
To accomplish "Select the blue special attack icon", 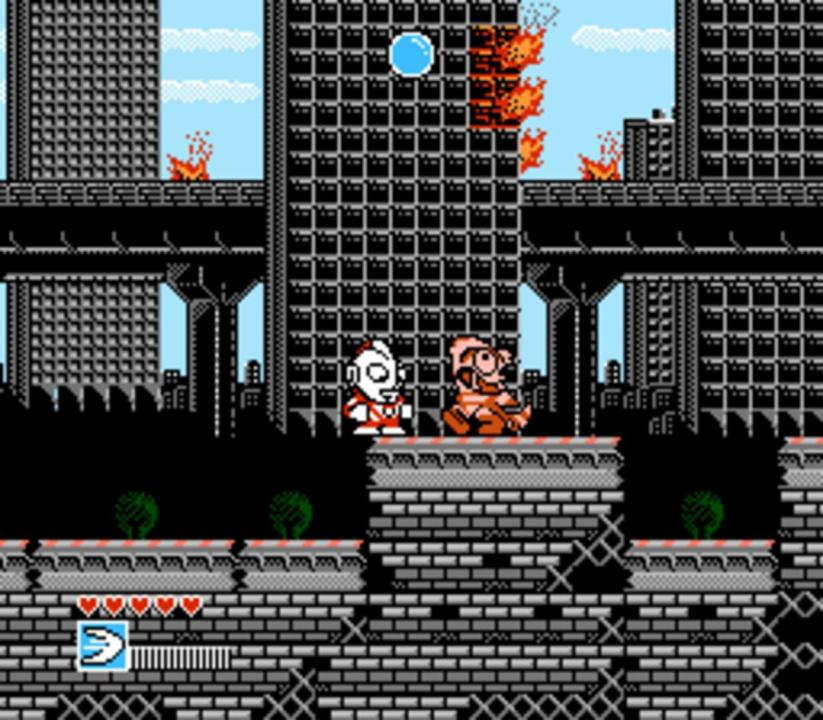I will point(103,646).
